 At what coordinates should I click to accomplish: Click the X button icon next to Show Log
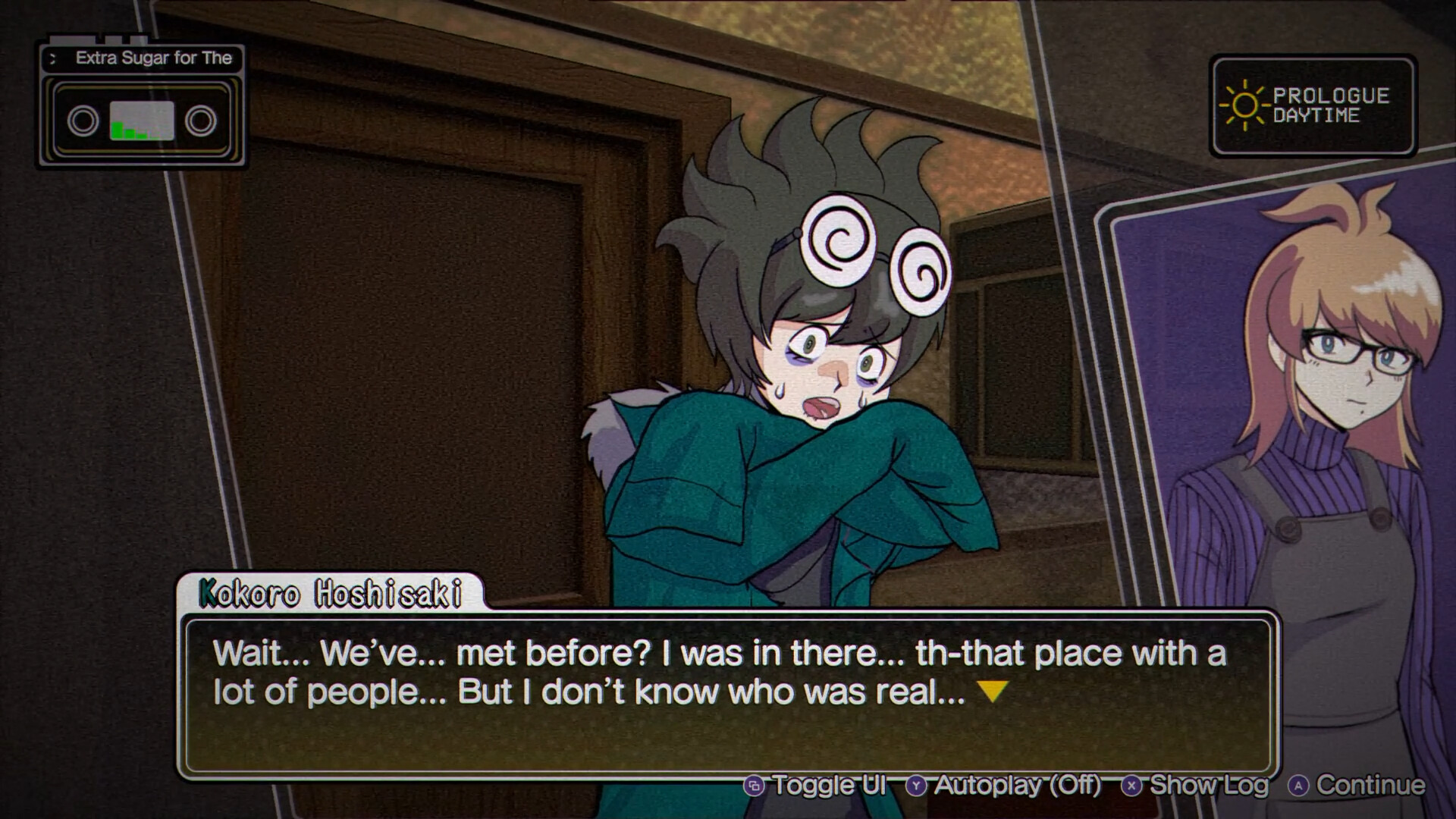tap(1133, 786)
